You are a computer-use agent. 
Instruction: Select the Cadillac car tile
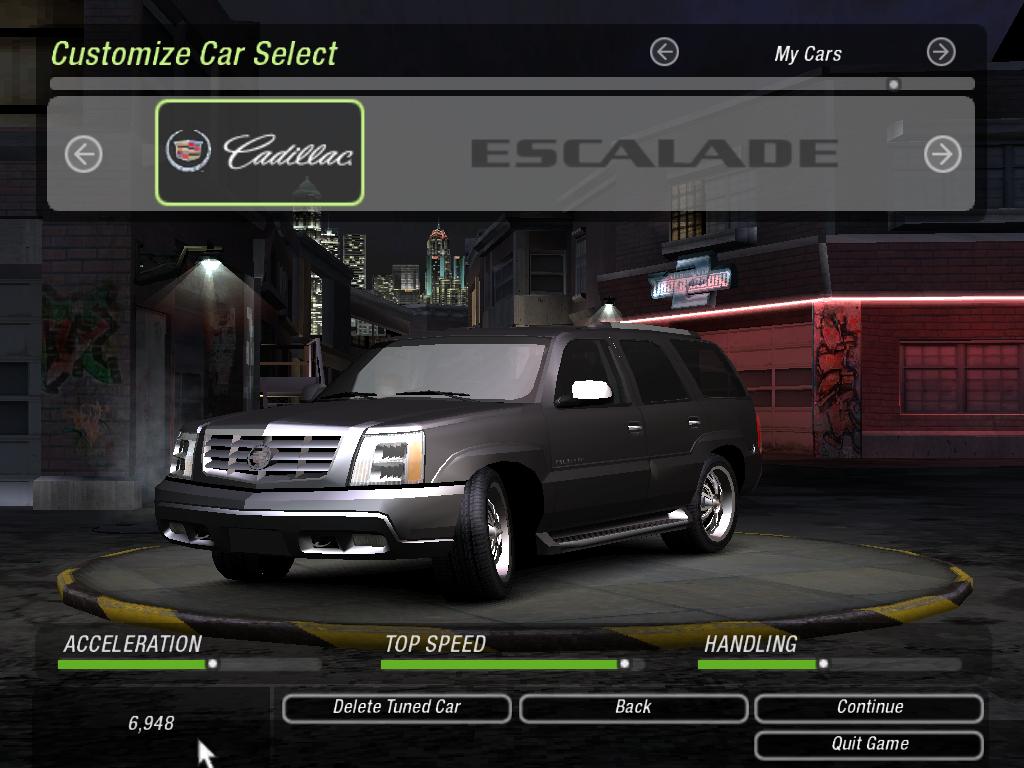click(x=260, y=152)
